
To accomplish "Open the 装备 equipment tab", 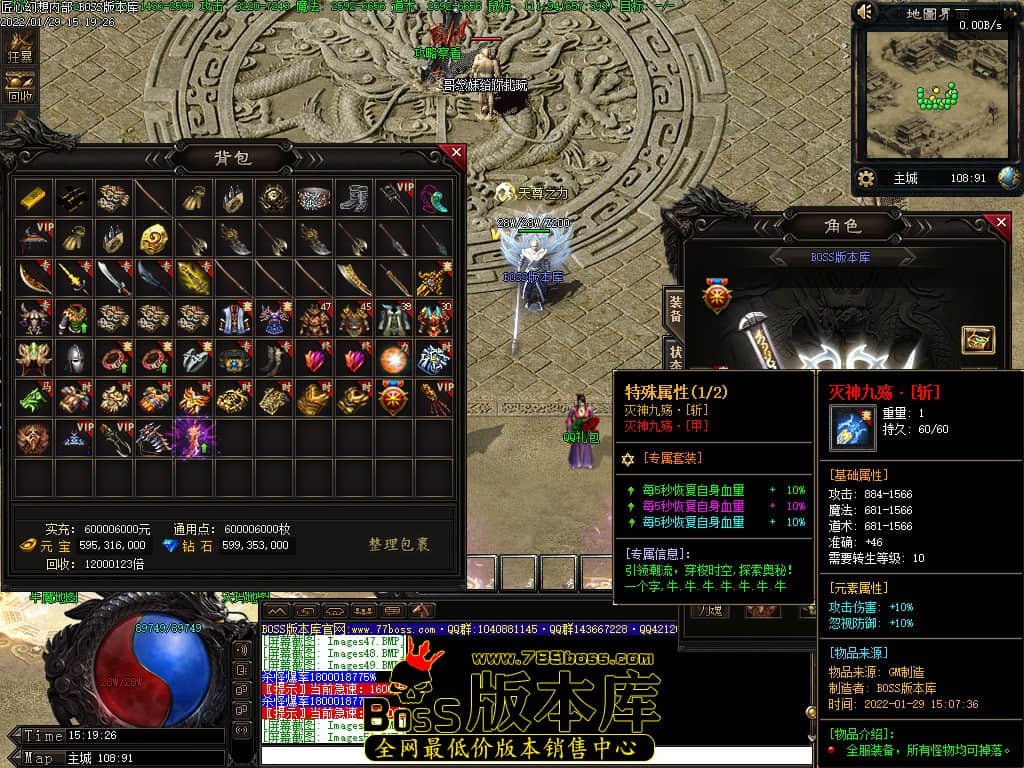I will pos(675,308).
